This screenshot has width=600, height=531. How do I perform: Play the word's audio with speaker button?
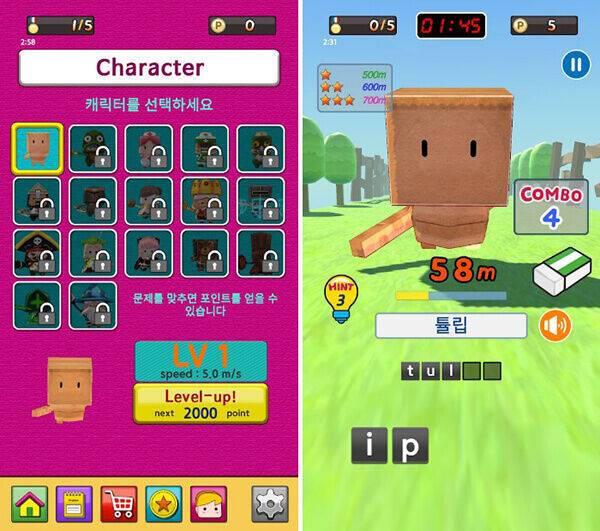click(555, 326)
